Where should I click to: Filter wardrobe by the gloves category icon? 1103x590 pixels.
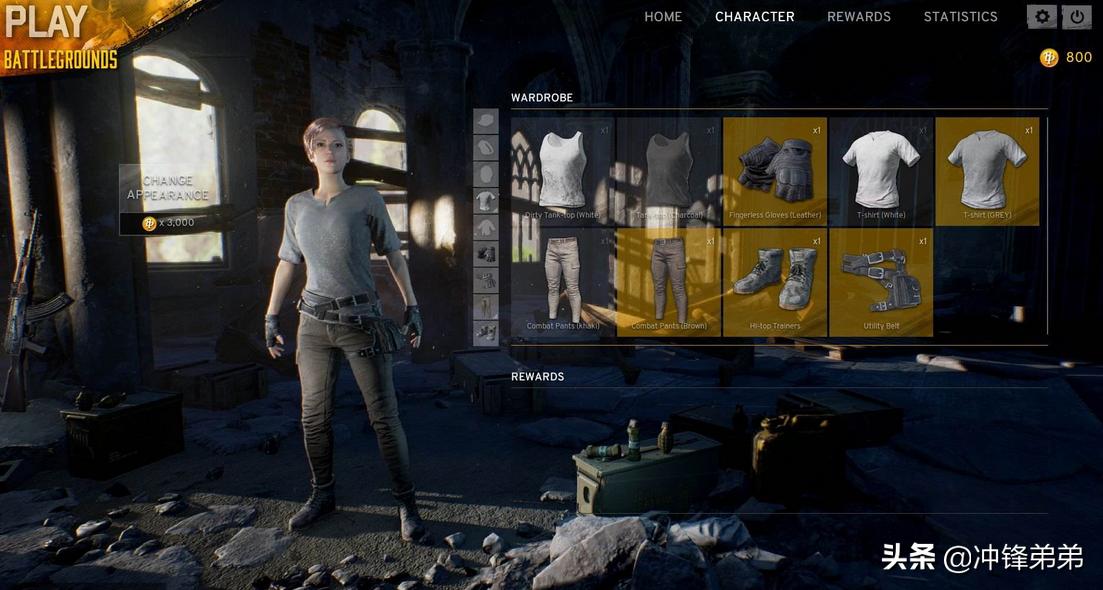coord(486,254)
